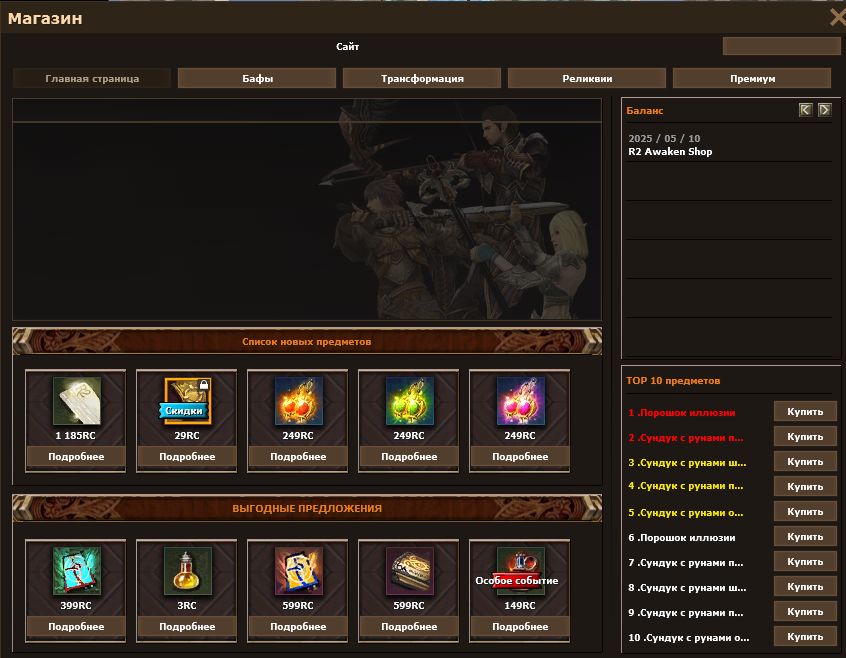Return to the Главная страница tab

(92, 78)
